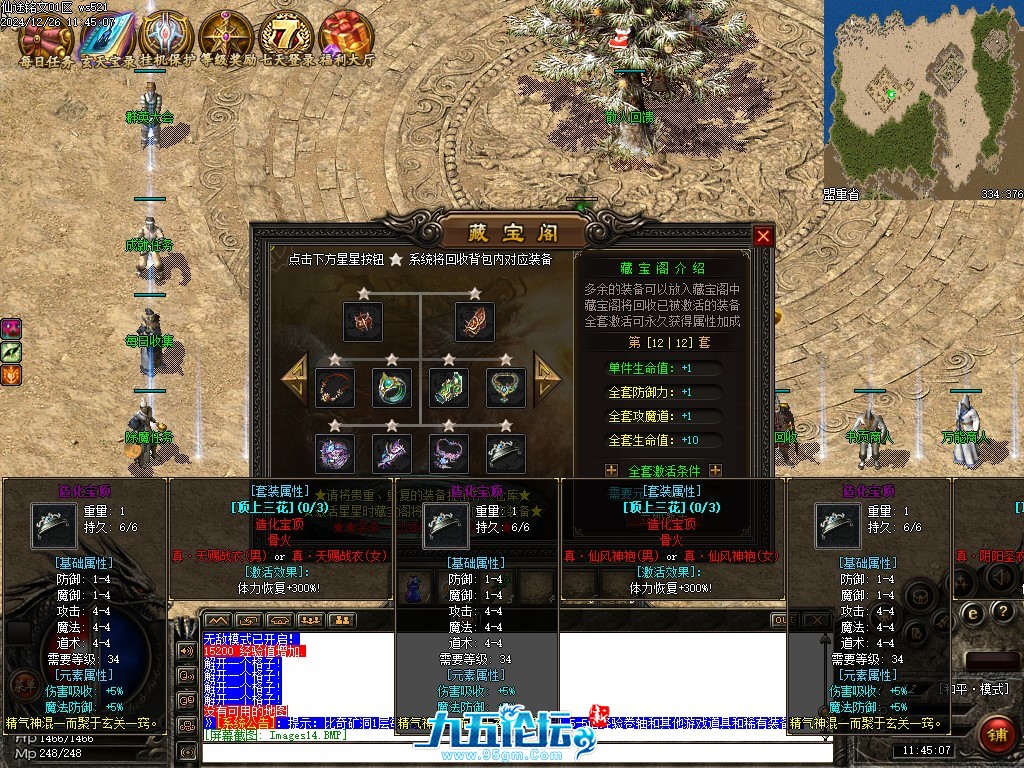Select the jeweled necklace equipment slot
Viewport: 1024px width, 768px height.
(505, 387)
